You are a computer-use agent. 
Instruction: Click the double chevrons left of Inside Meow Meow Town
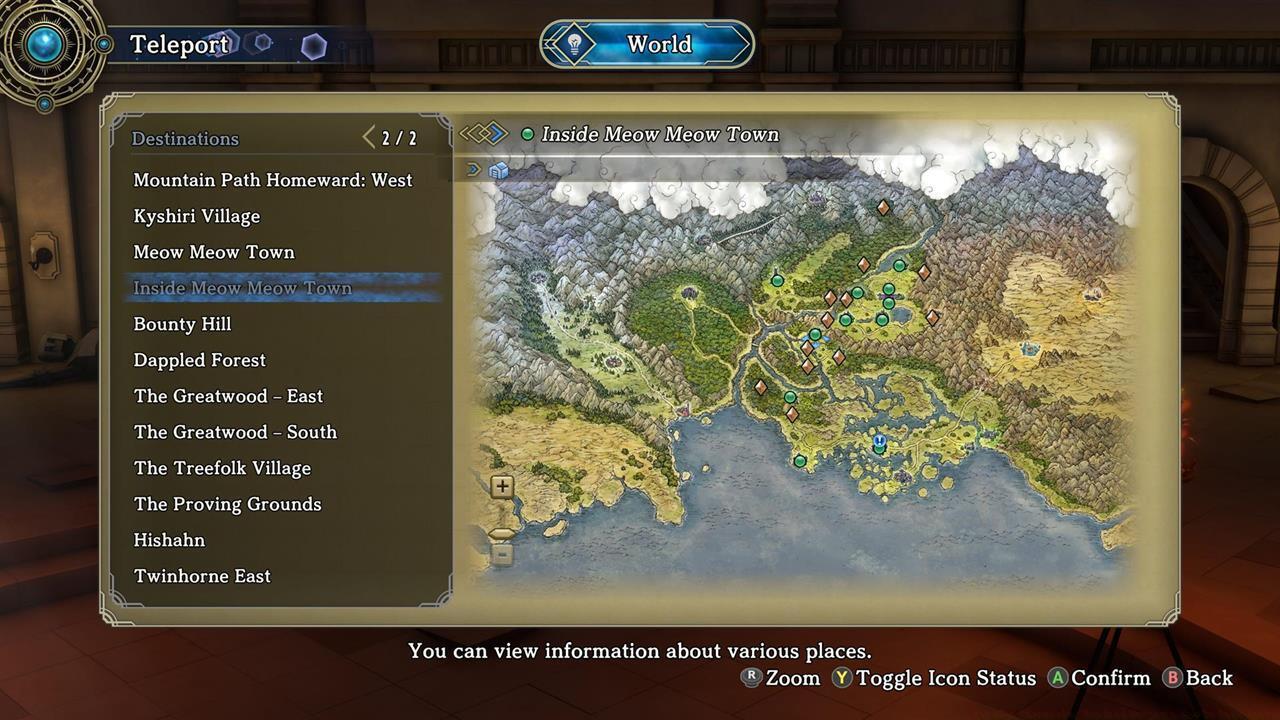point(484,133)
